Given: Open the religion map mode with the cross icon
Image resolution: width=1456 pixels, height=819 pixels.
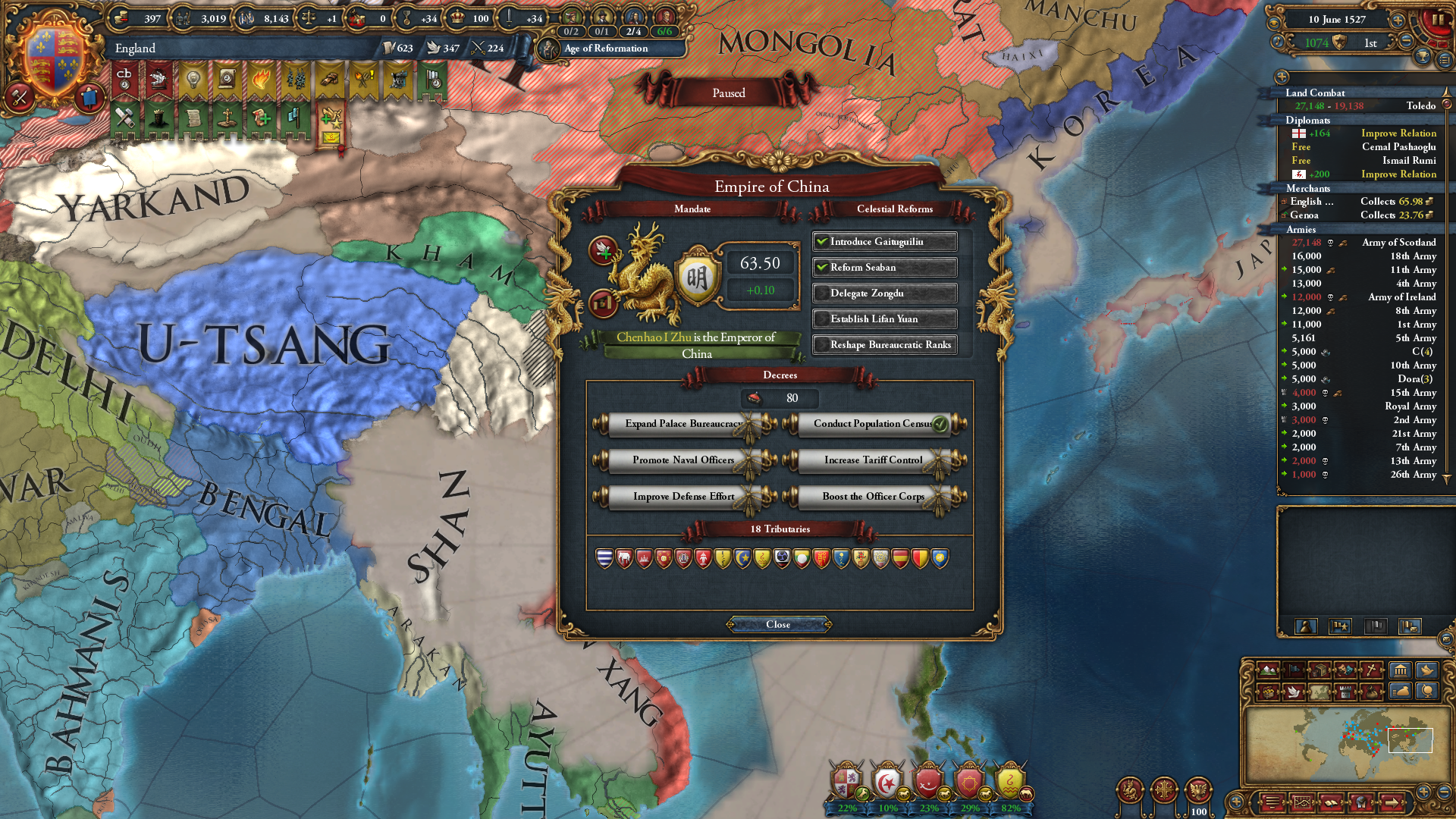Looking at the screenshot, I should [x=1371, y=671].
